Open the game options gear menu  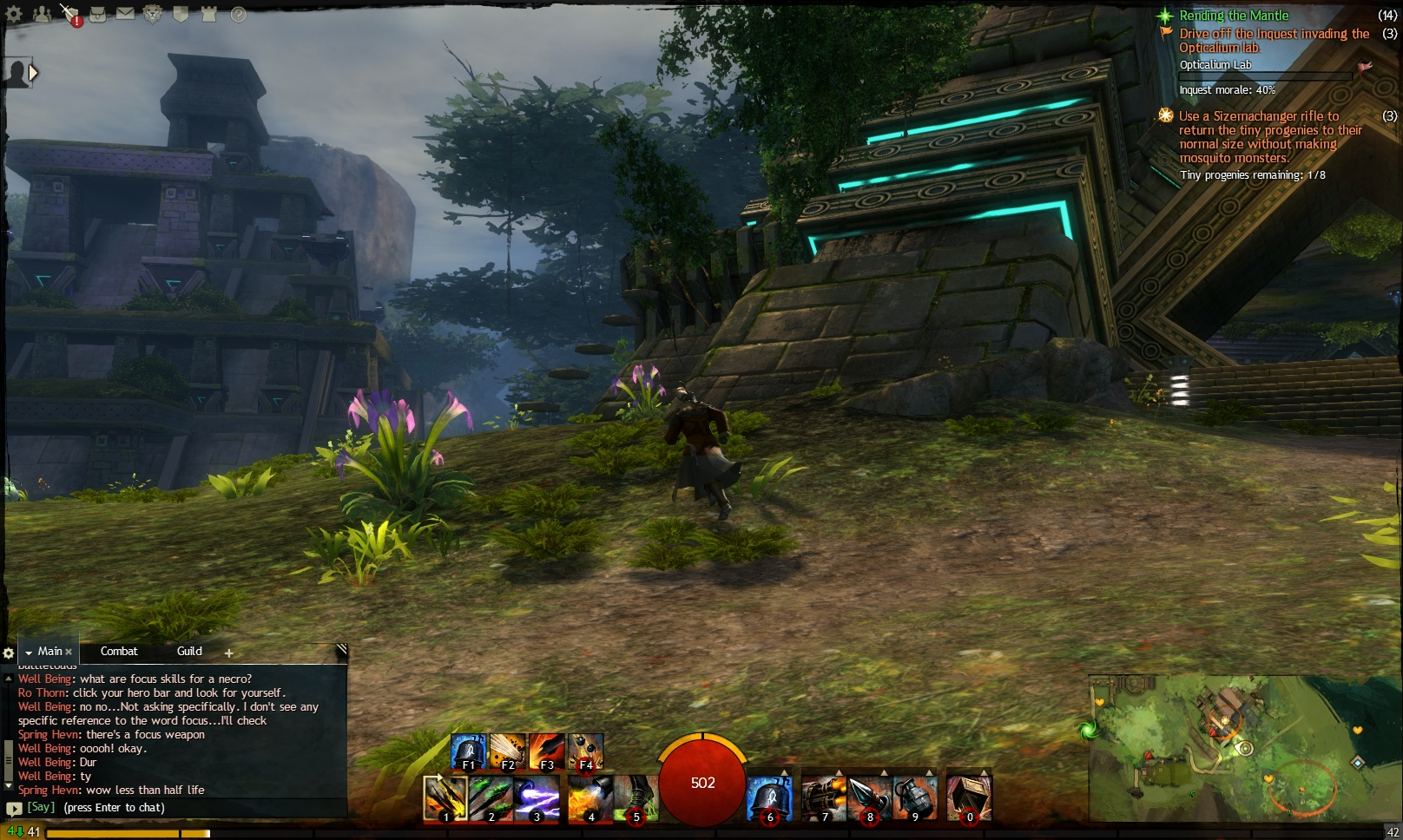point(14,15)
